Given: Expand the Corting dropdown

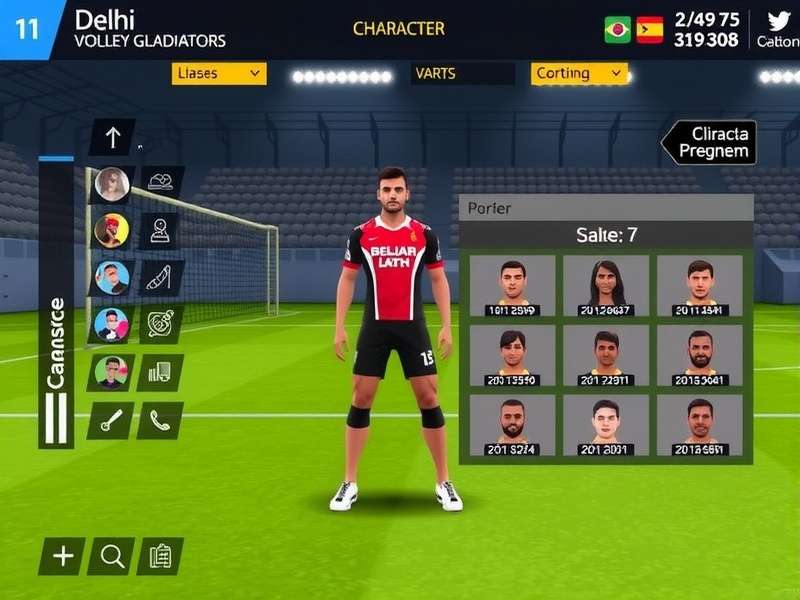Looking at the screenshot, I should [579, 73].
